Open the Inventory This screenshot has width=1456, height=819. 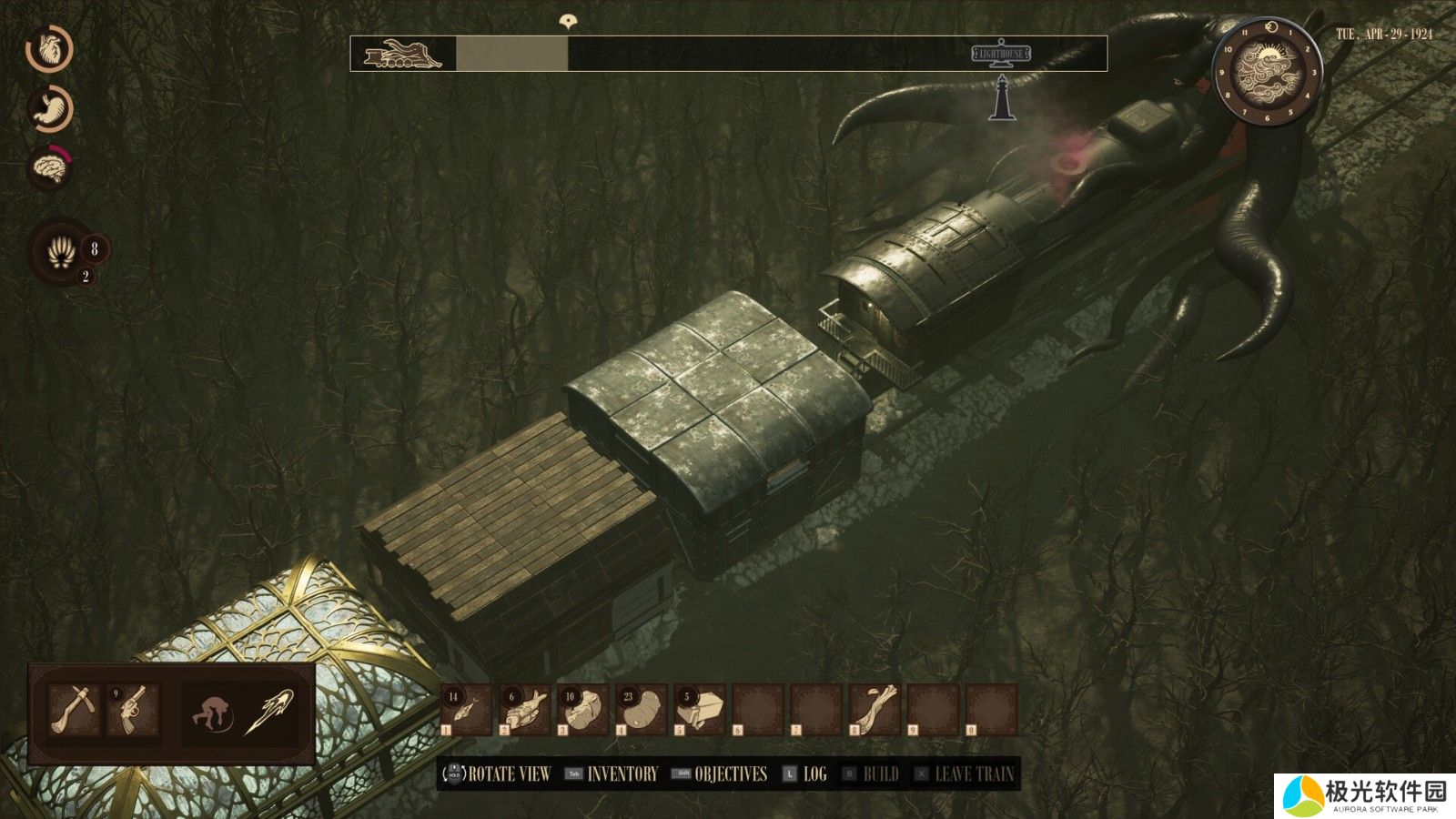(x=622, y=774)
